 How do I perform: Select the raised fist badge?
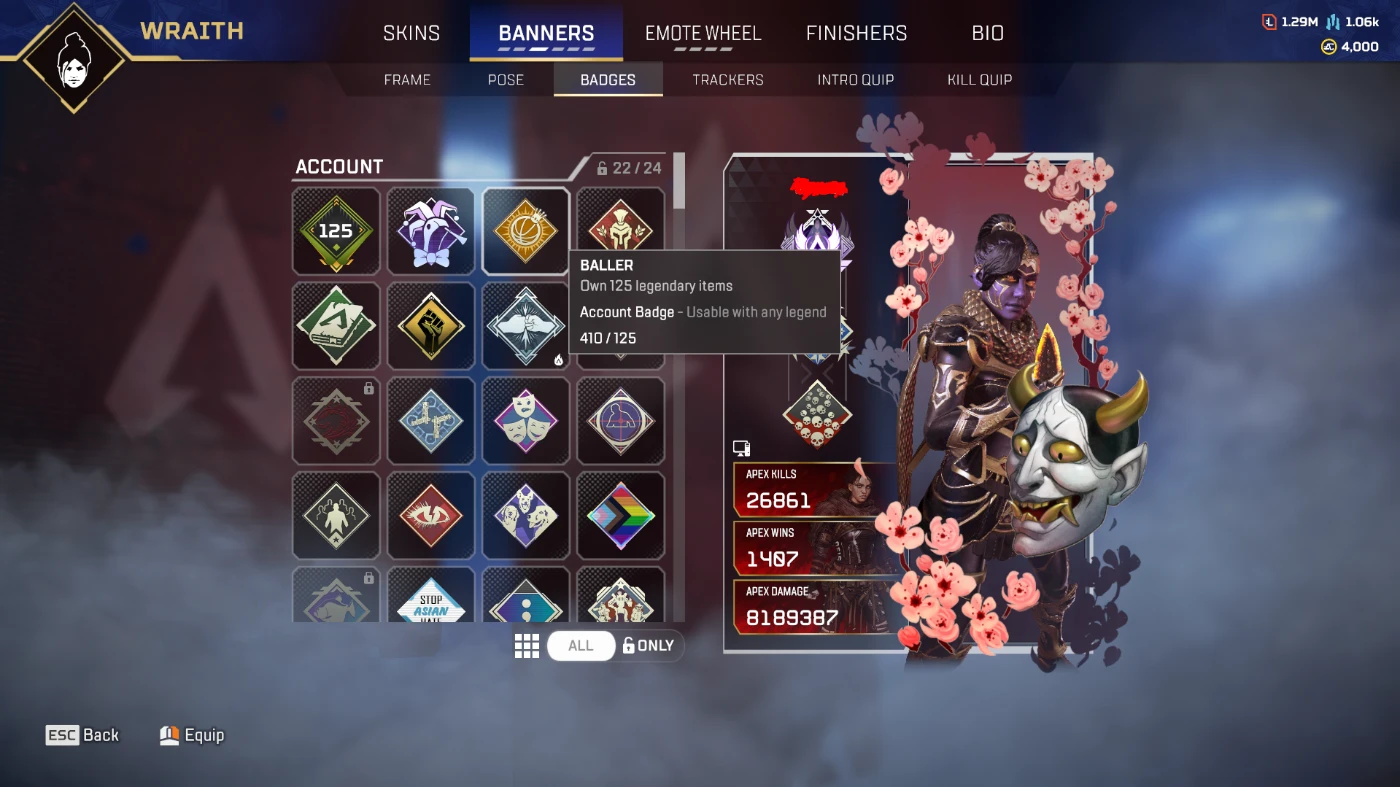(430, 326)
